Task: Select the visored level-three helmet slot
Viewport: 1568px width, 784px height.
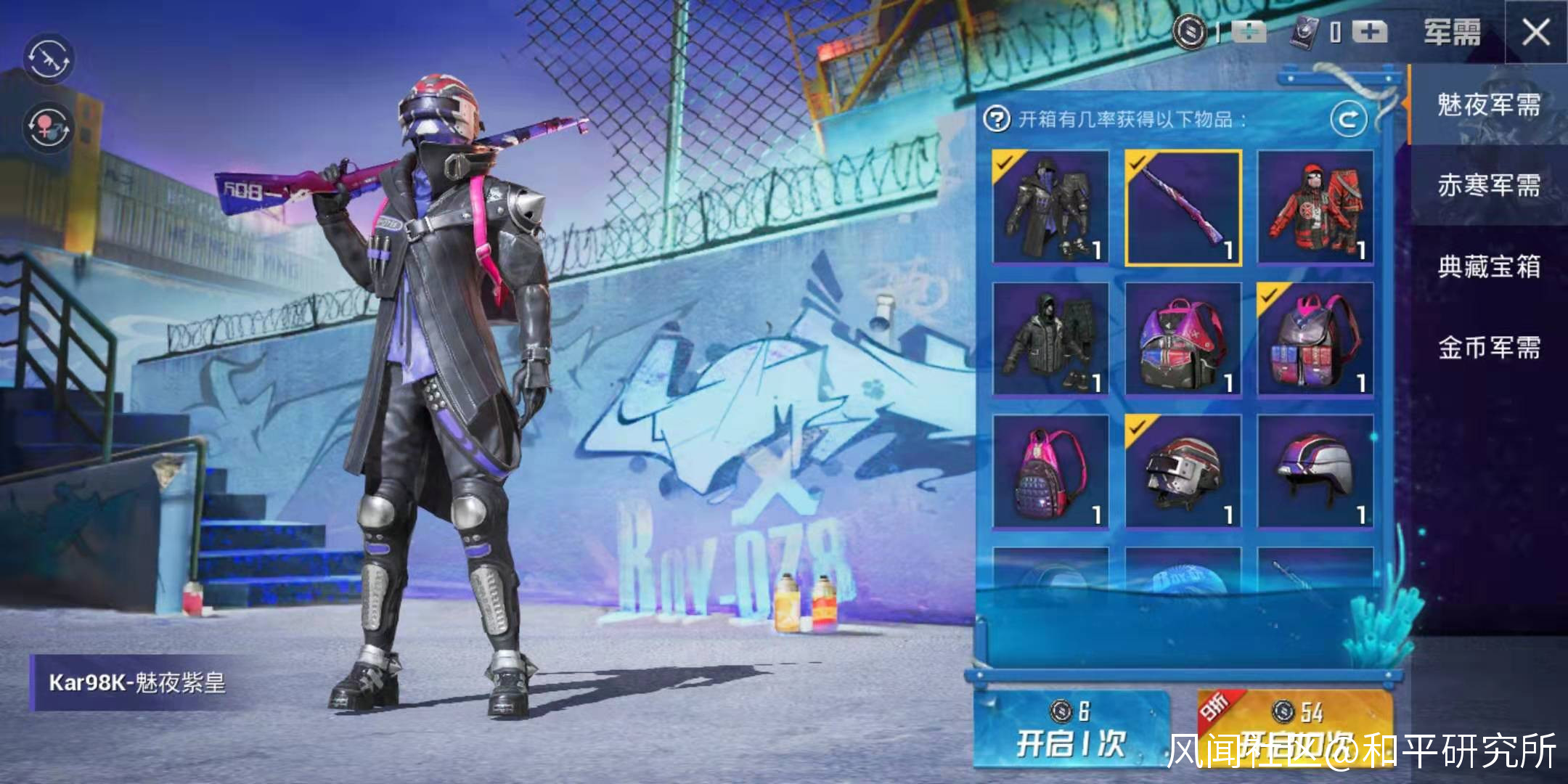Action: (x=1183, y=472)
